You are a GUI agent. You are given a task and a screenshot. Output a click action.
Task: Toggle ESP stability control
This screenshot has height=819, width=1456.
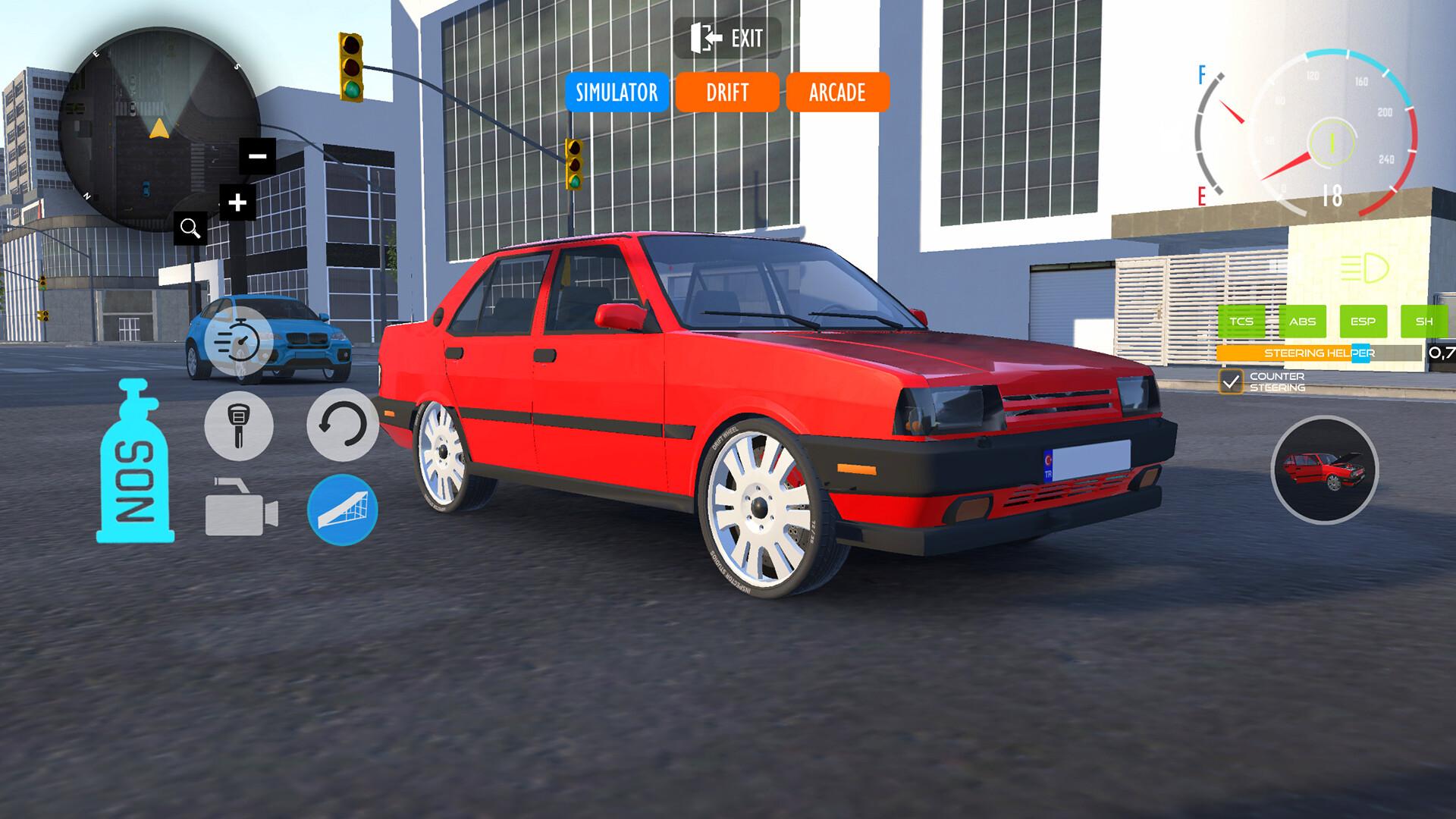click(x=1363, y=322)
